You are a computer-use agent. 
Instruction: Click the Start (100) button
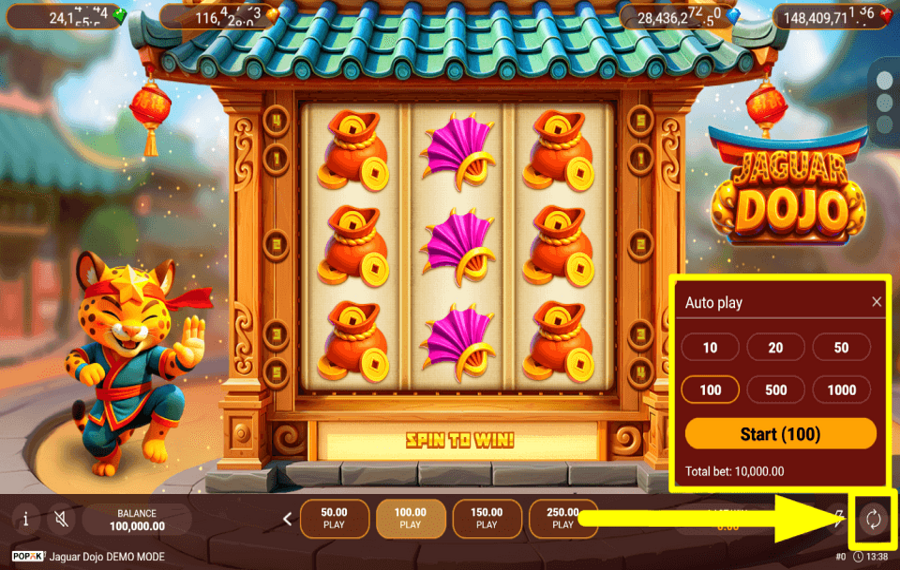tap(780, 434)
